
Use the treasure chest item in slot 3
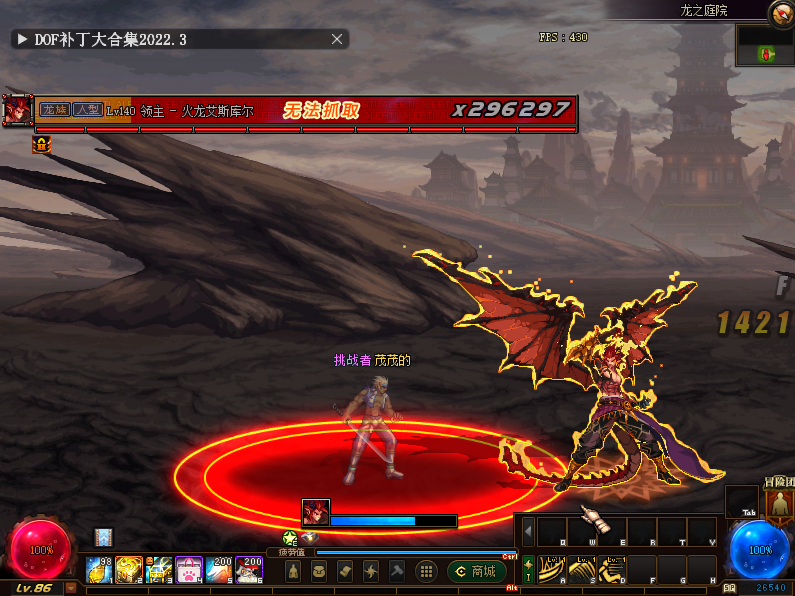click(x=159, y=570)
